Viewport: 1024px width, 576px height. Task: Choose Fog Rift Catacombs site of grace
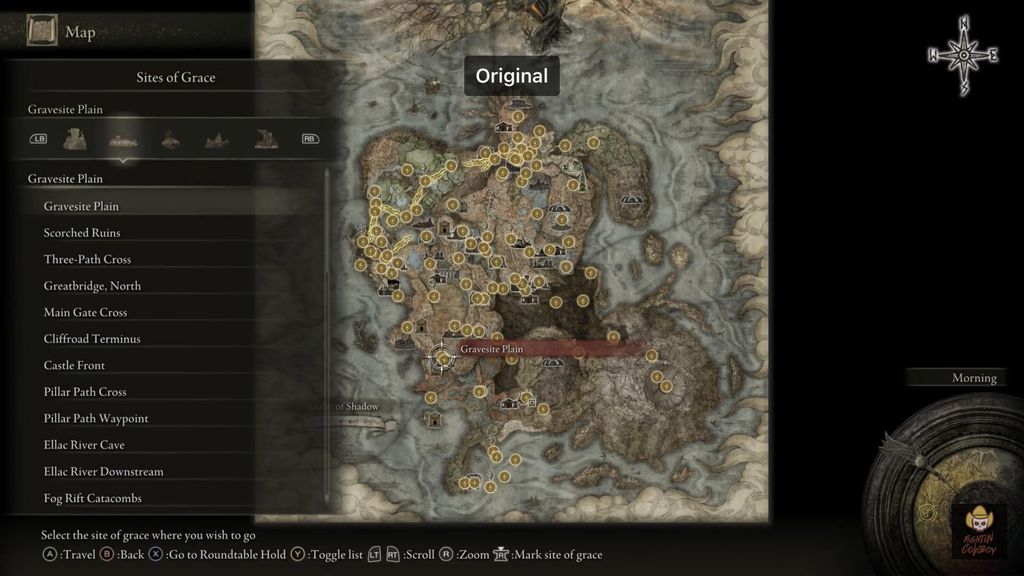click(93, 498)
